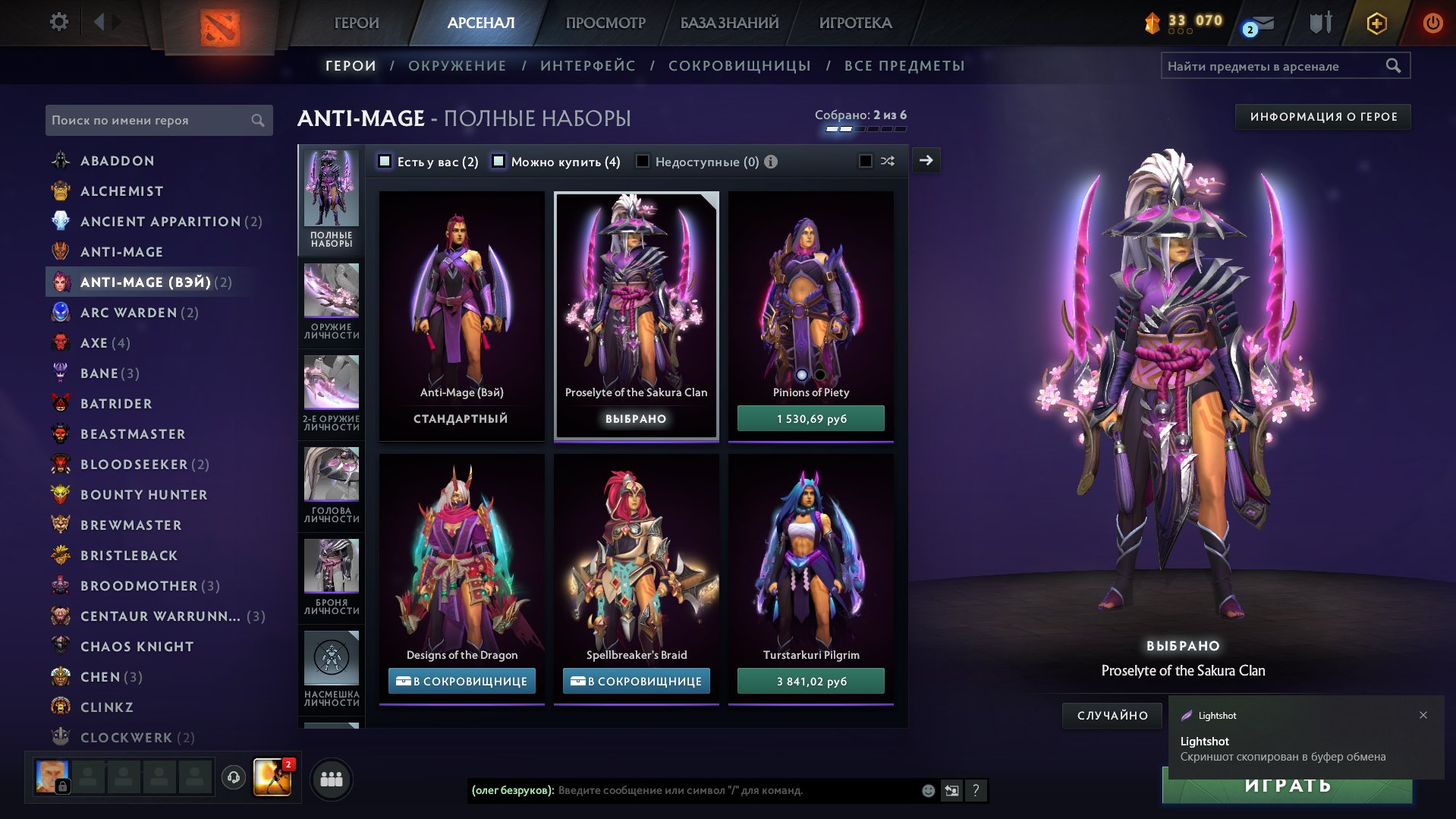Choose Axe from the hero list
This screenshot has width=1456, height=819.
[x=94, y=343]
